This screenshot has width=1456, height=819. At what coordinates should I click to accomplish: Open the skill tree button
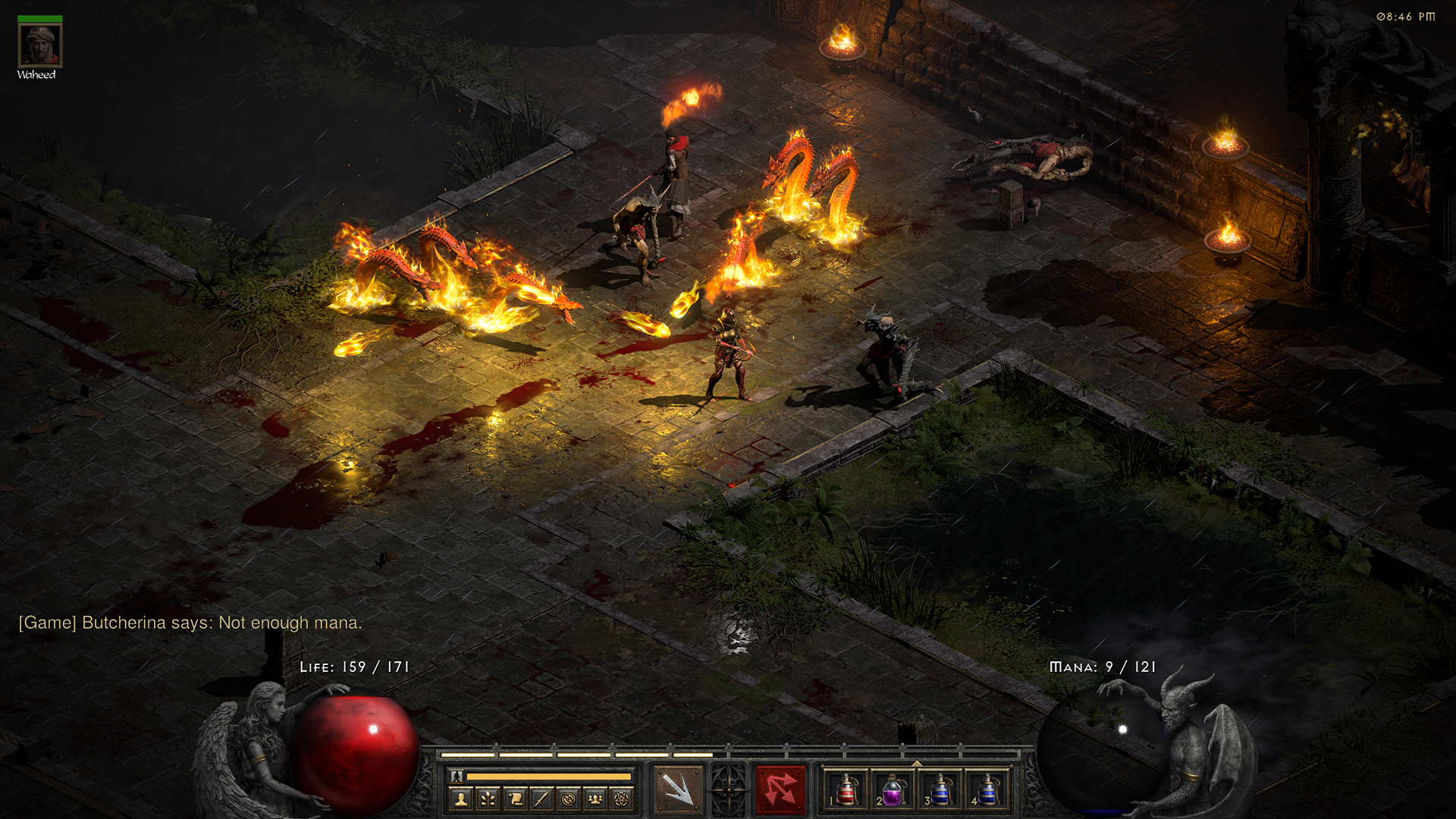(488, 799)
